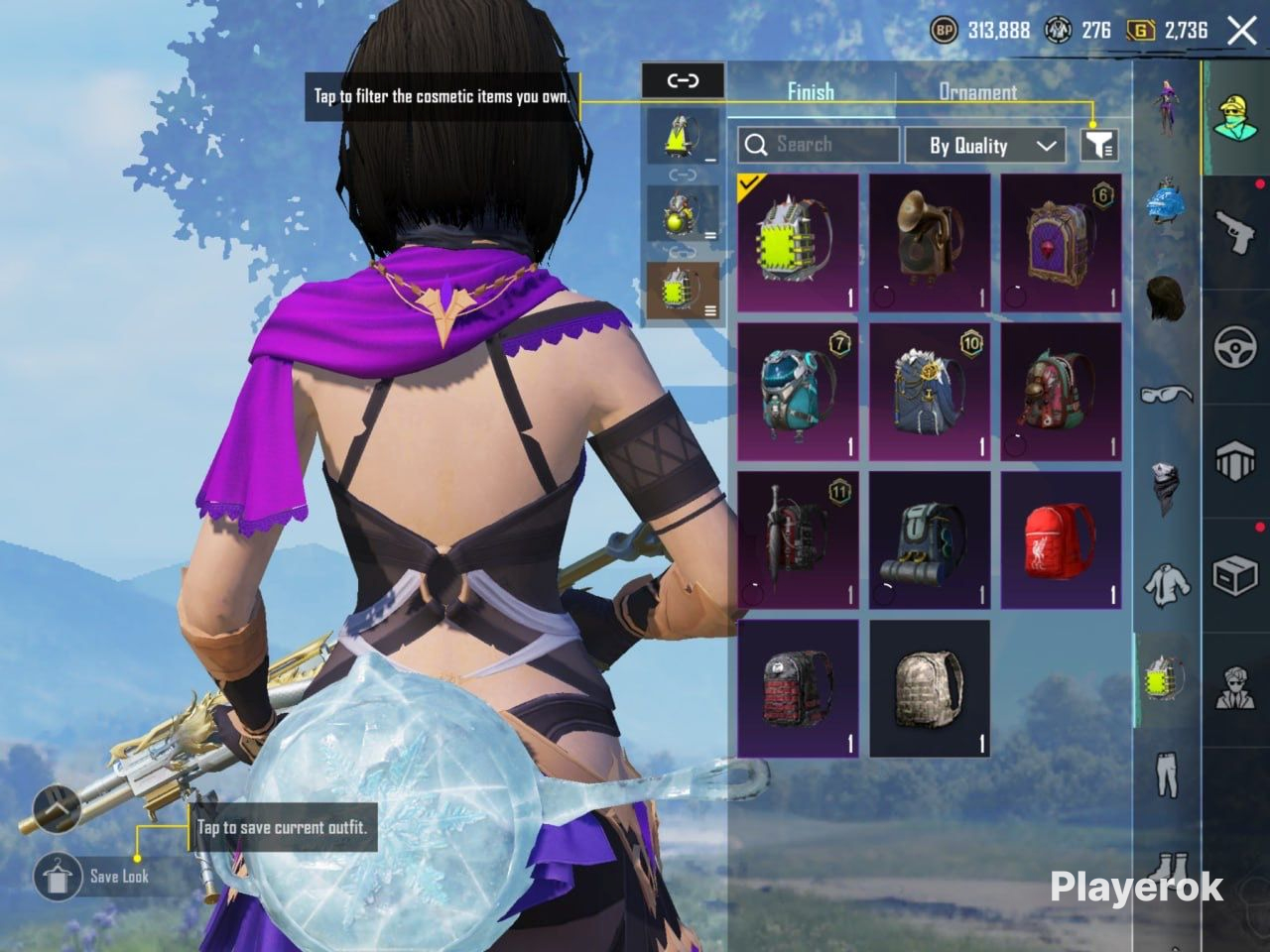The image size is (1270, 952).
Task: Open the hair cosmetic category
Action: [1166, 296]
